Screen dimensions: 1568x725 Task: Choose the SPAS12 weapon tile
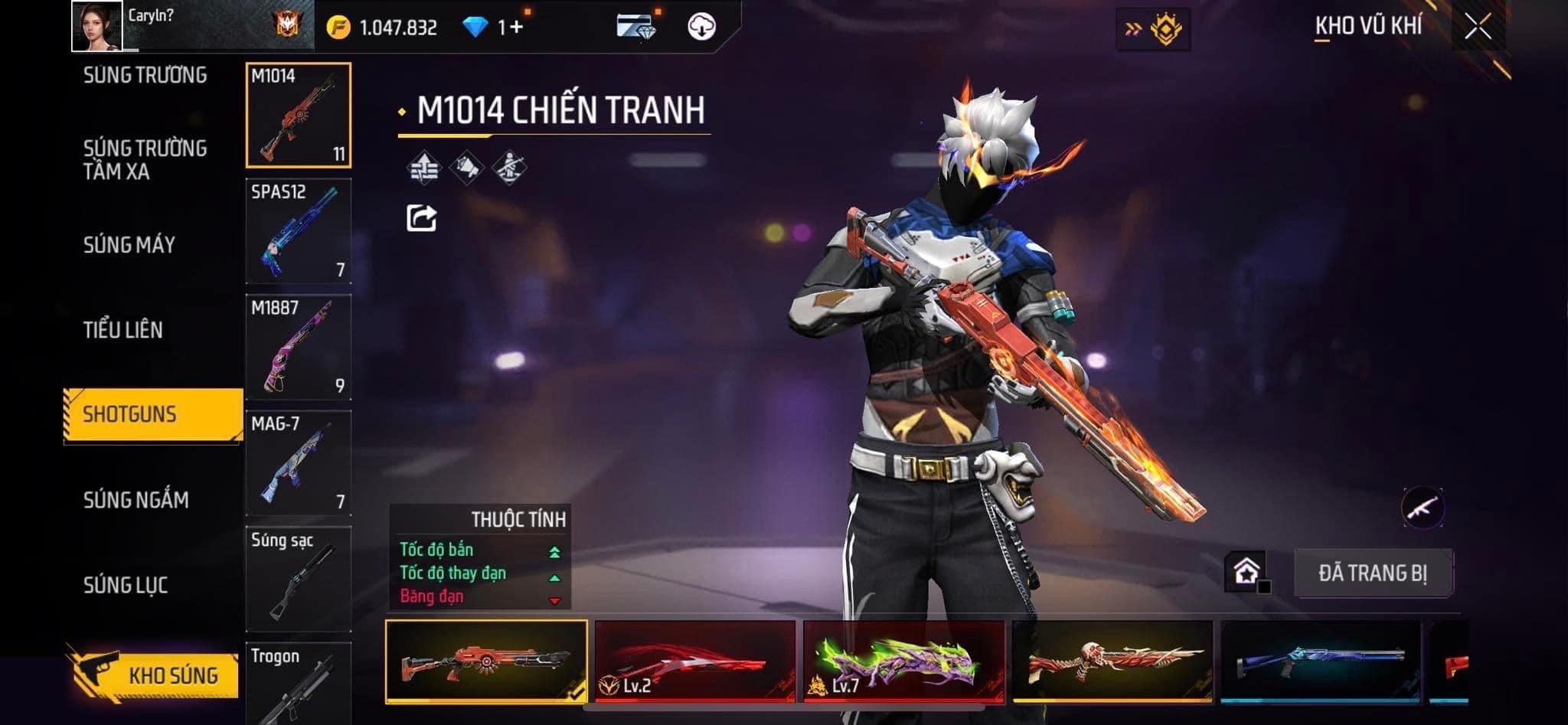click(299, 231)
